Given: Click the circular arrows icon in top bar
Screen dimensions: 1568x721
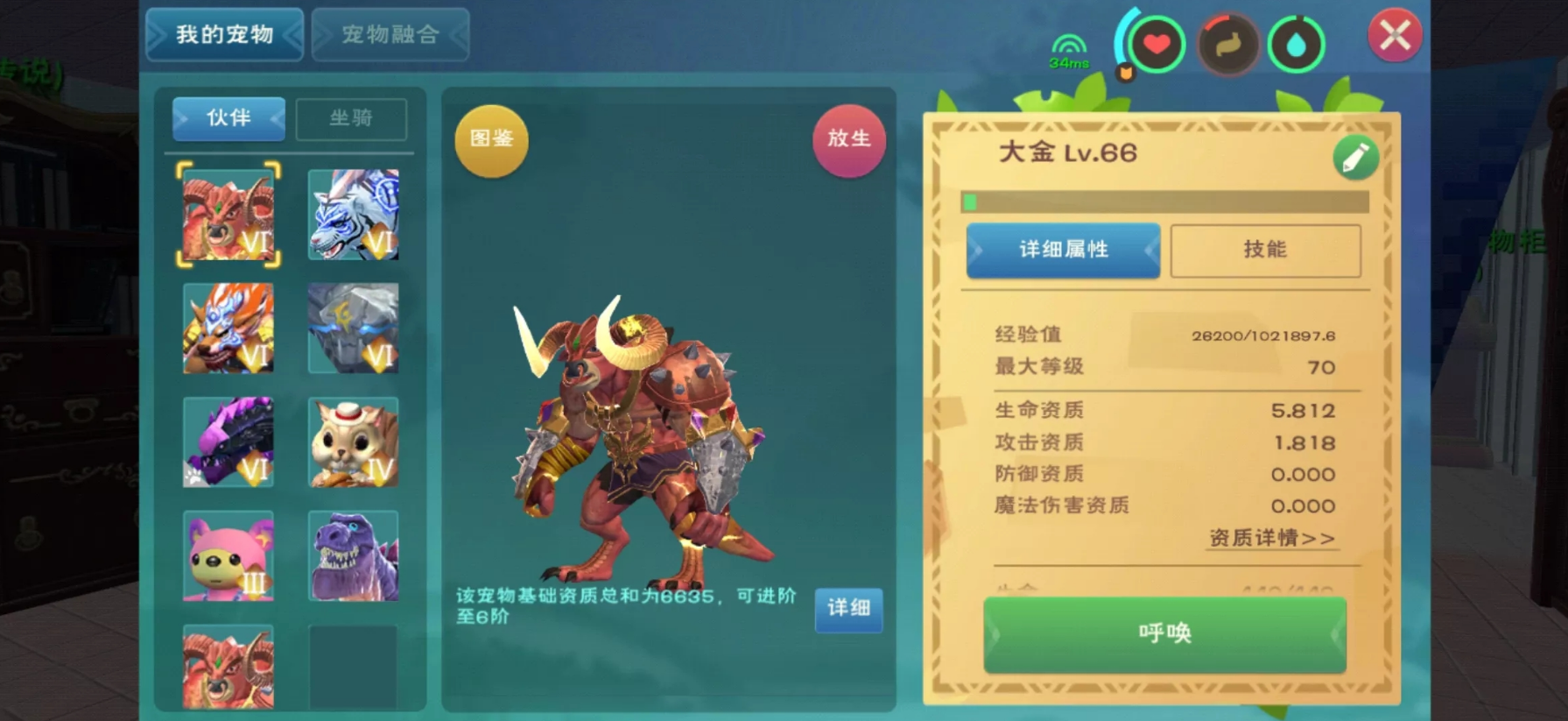Looking at the screenshot, I should point(1228,42).
